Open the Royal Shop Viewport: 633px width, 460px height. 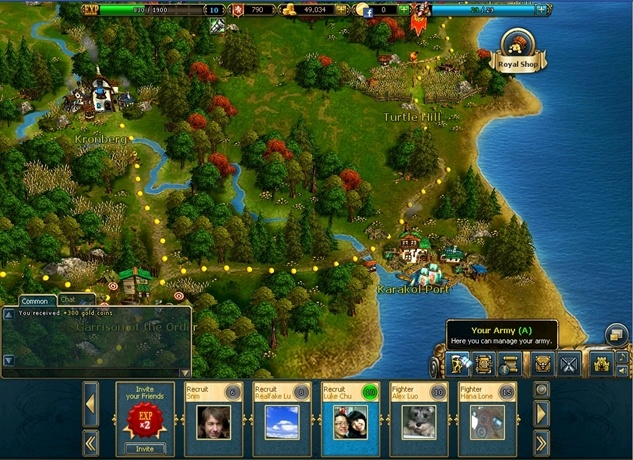(x=516, y=46)
